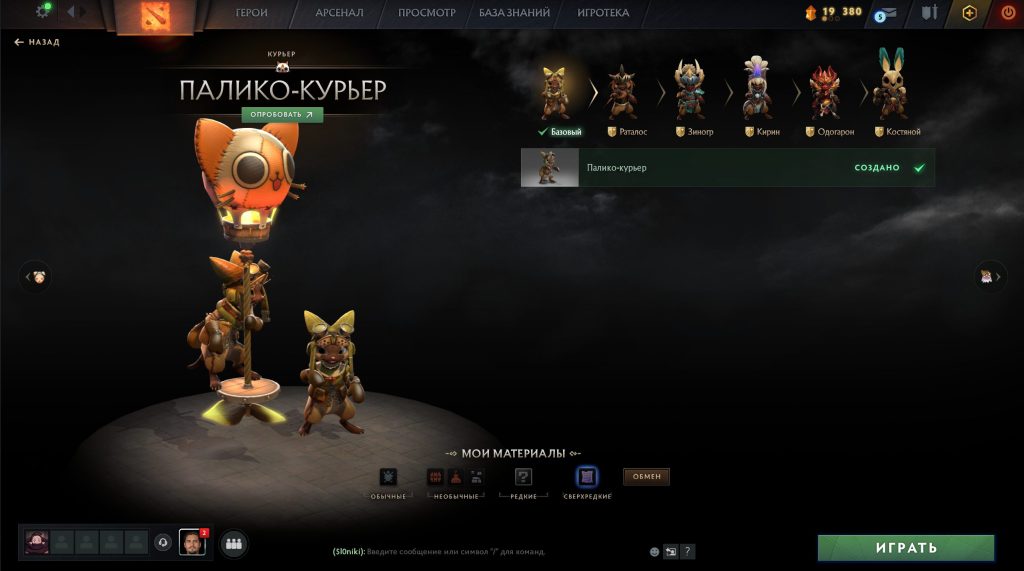Open the settings gear icon
The width and height of the screenshot is (1024, 571).
[43, 11]
